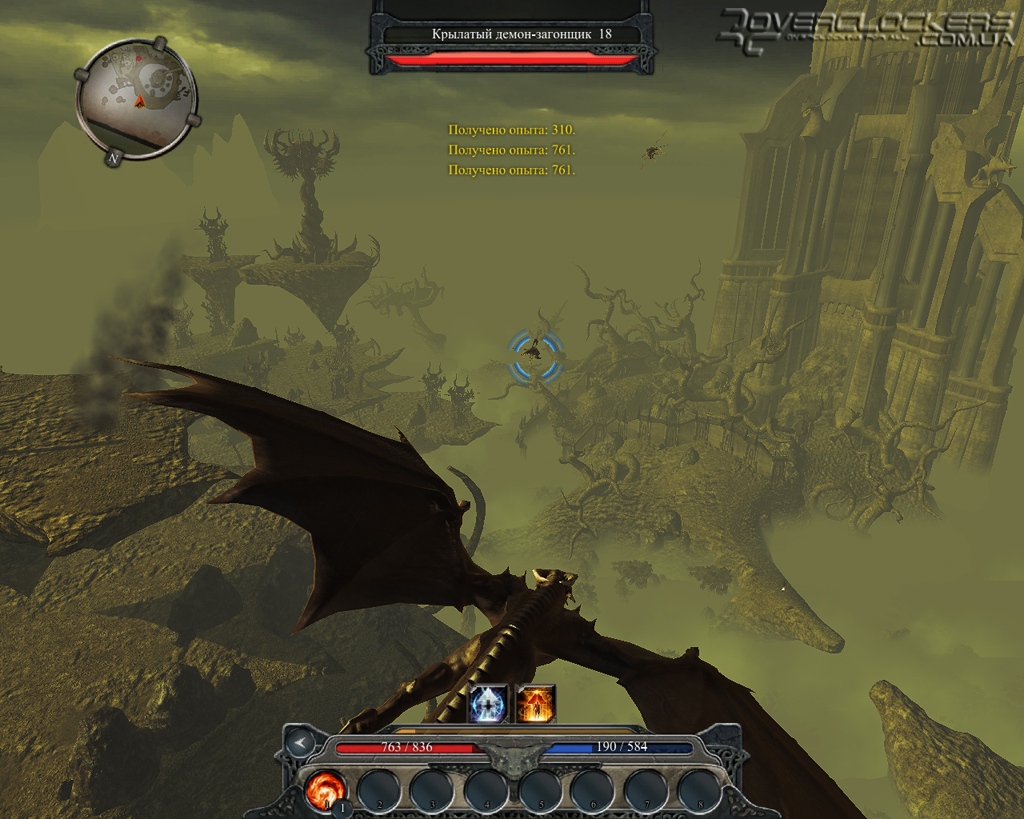Select the blue glowing shield buff icon

tap(489, 703)
